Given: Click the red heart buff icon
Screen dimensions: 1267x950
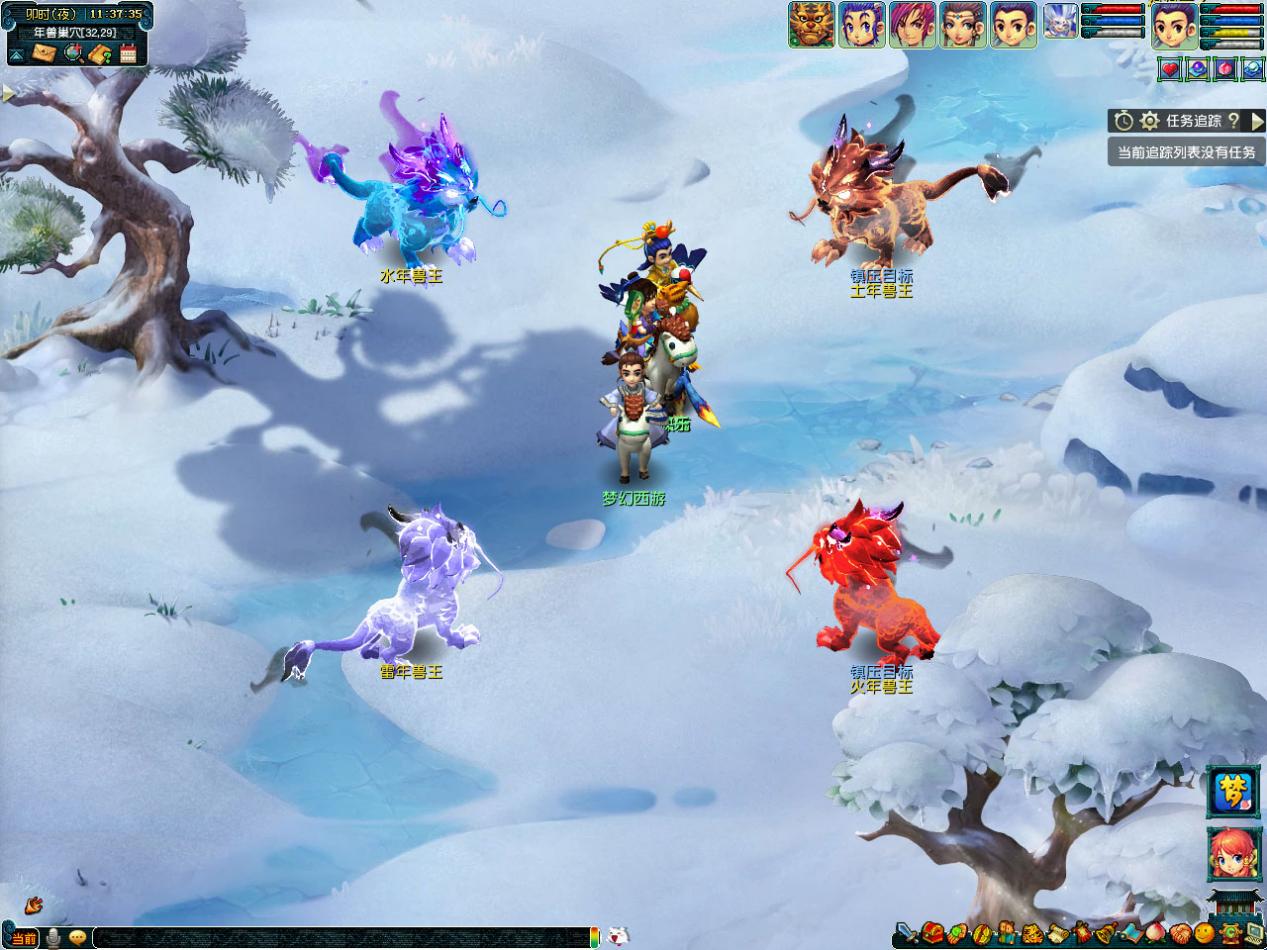Looking at the screenshot, I should click(1169, 68).
